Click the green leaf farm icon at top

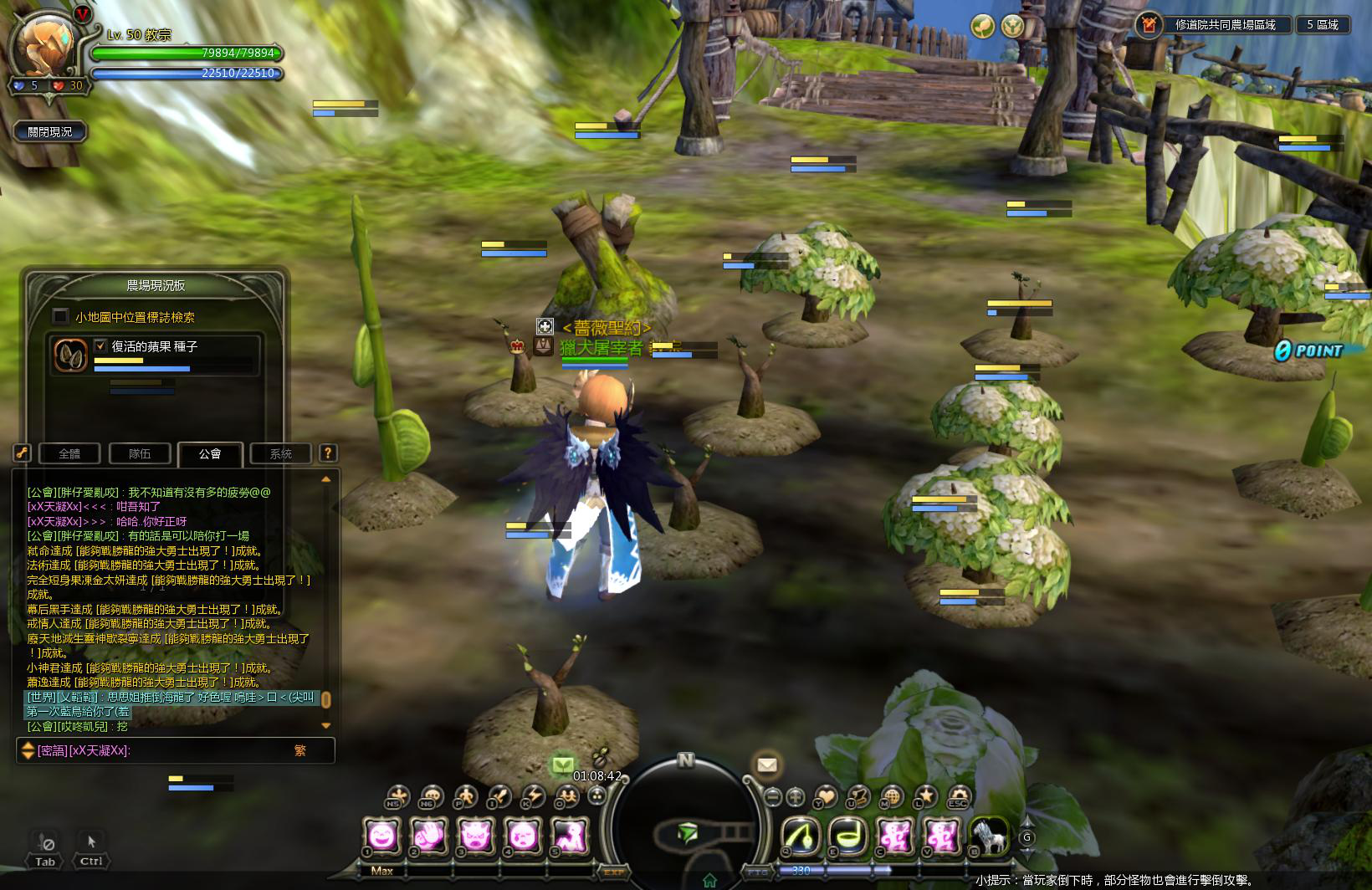[982, 26]
